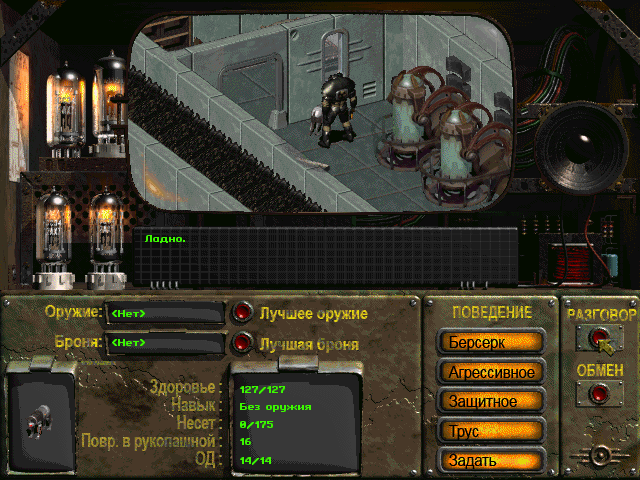Open the Задать custom behavior option
The width and height of the screenshot is (640, 480).
point(489,460)
